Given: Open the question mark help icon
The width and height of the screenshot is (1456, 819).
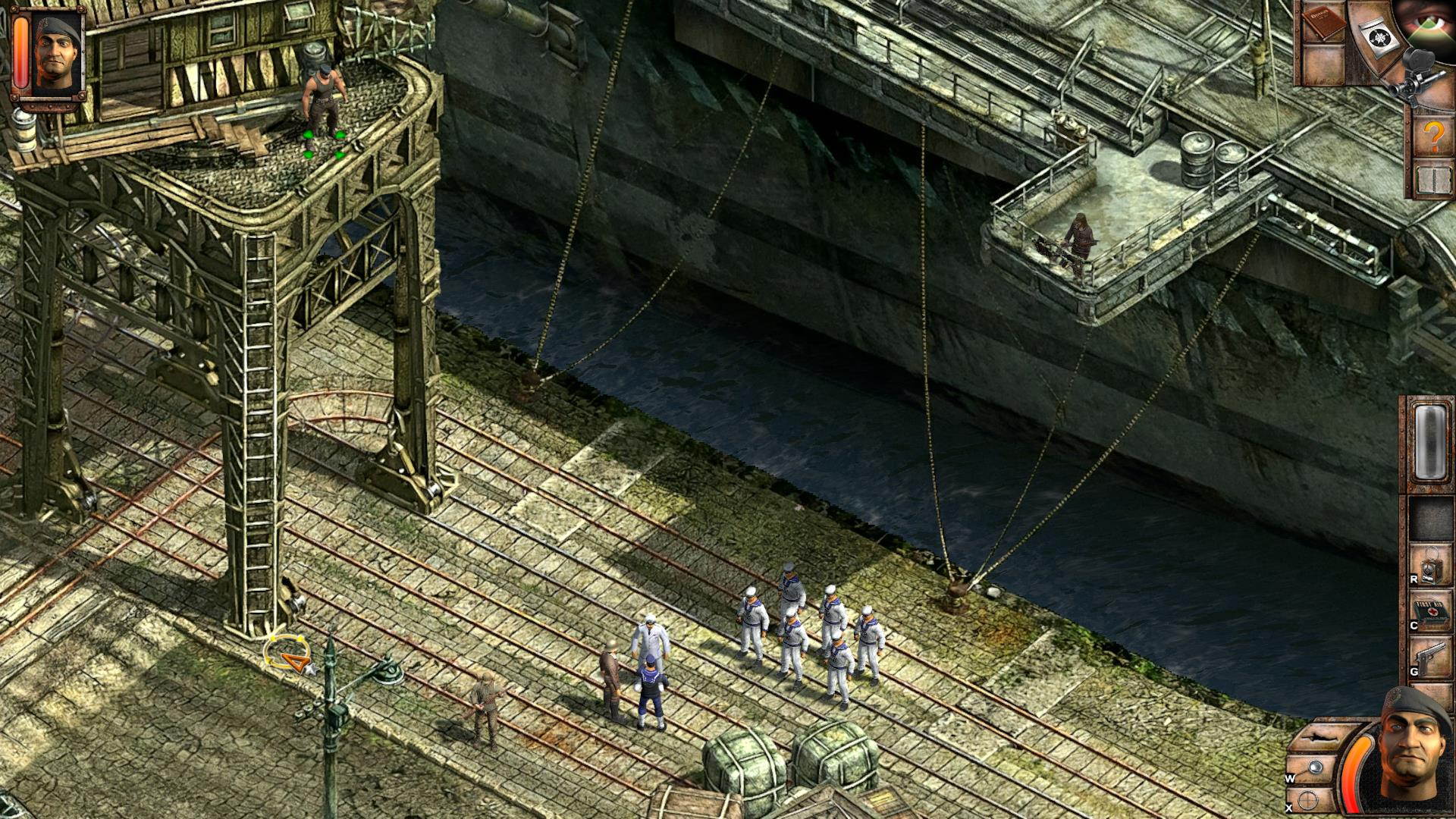Looking at the screenshot, I should (x=1433, y=135).
